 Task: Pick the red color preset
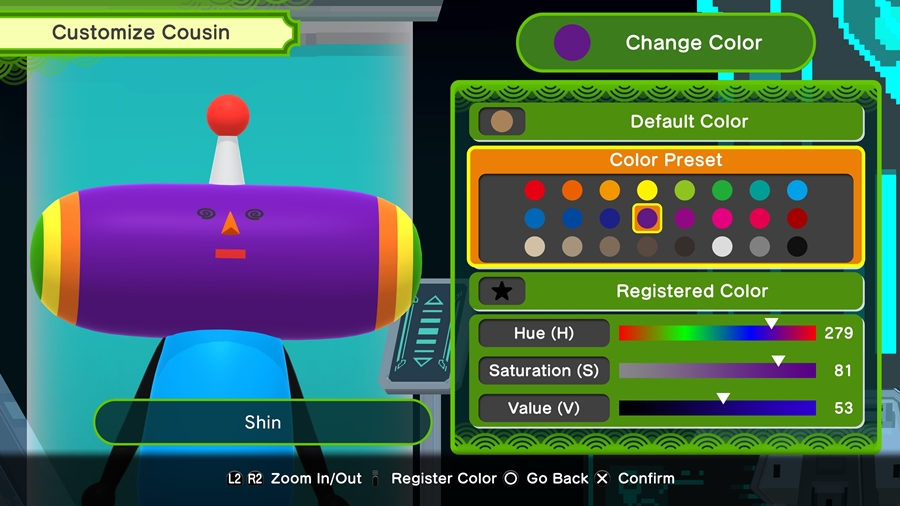535,190
